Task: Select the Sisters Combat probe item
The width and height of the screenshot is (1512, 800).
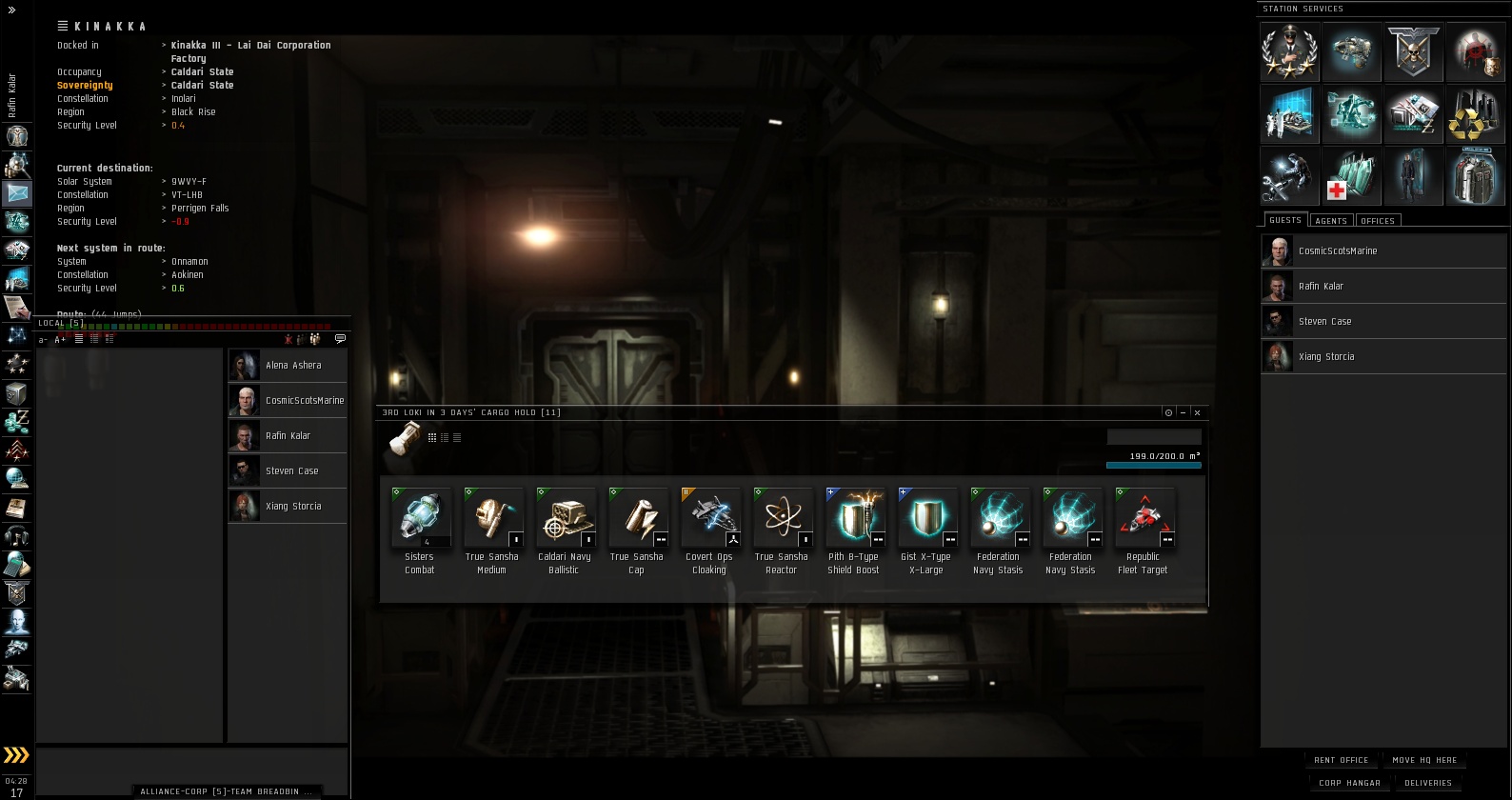Action: [x=420, y=520]
